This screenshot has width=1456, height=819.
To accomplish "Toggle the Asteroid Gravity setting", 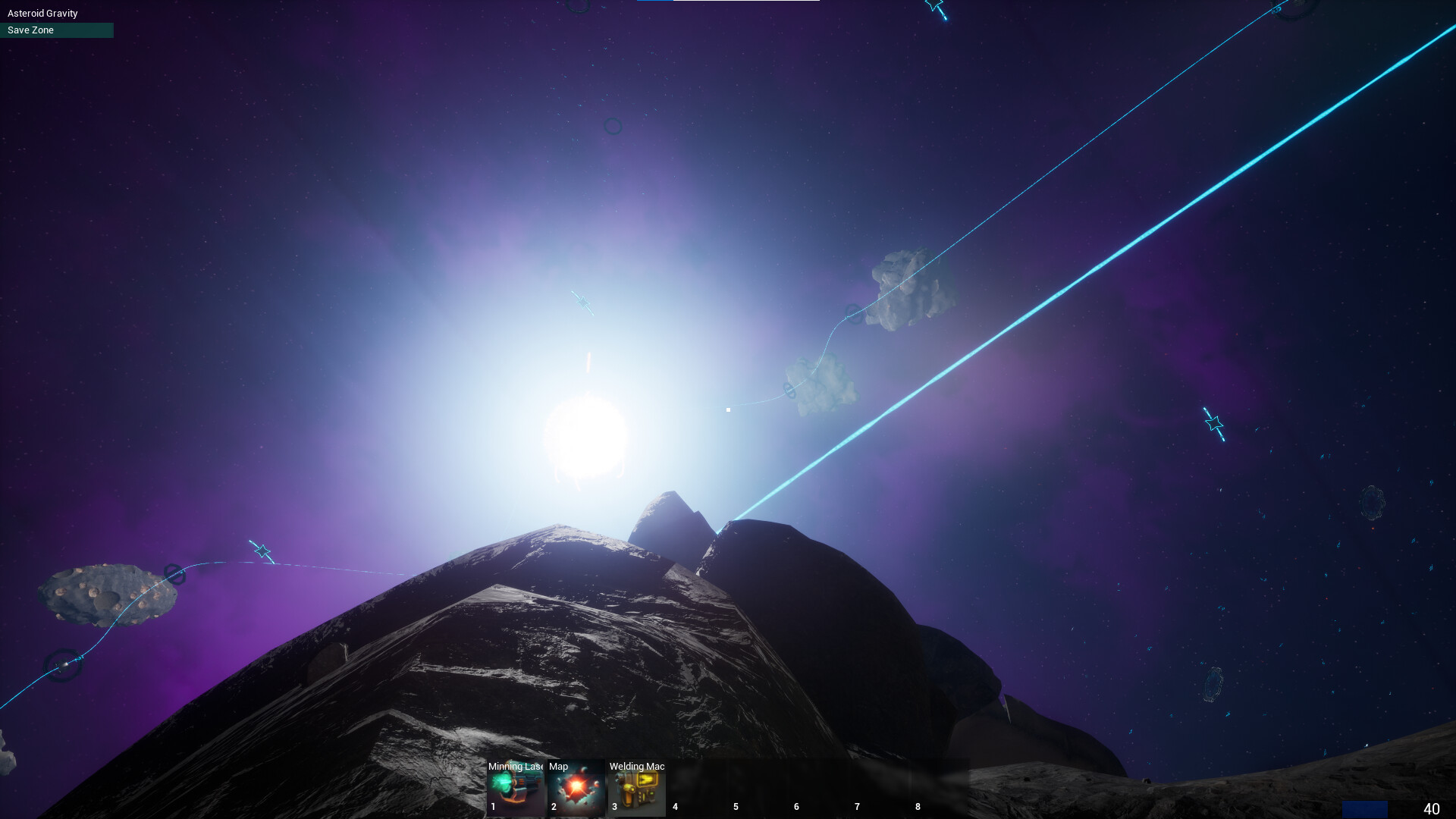I will 41,13.
